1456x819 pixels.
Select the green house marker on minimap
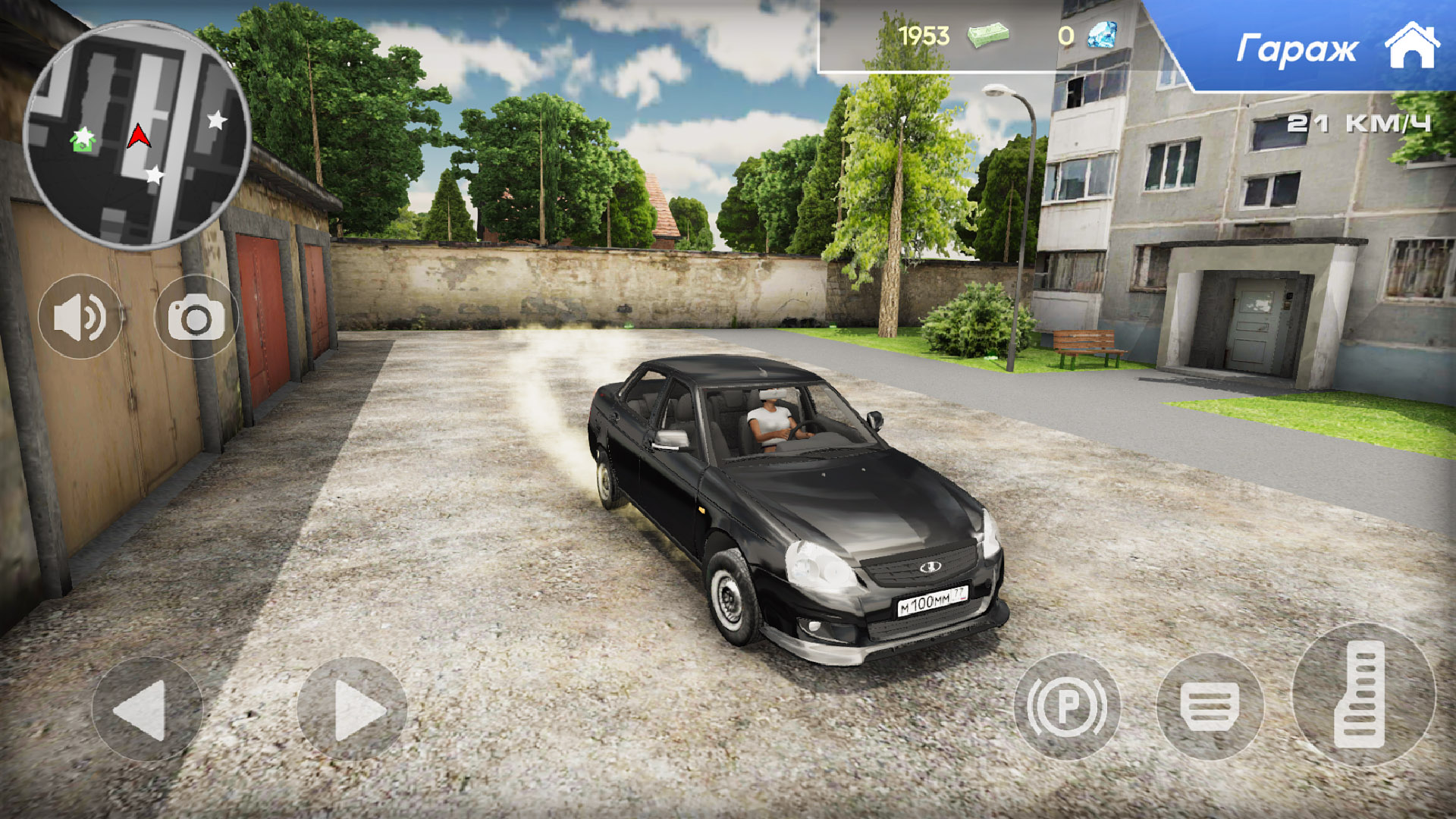pyautogui.click(x=83, y=140)
